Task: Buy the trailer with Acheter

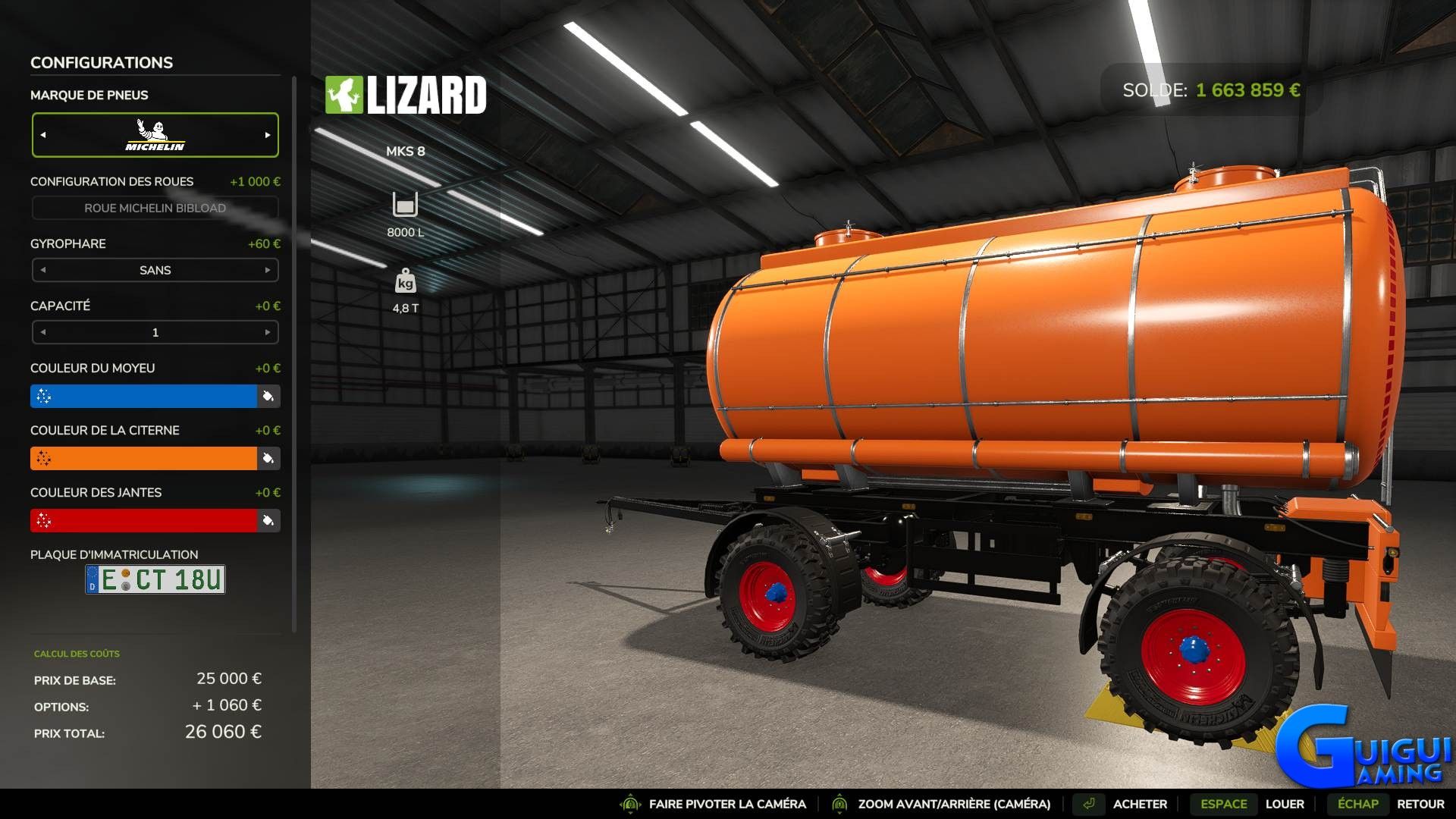Action: coord(1139,804)
